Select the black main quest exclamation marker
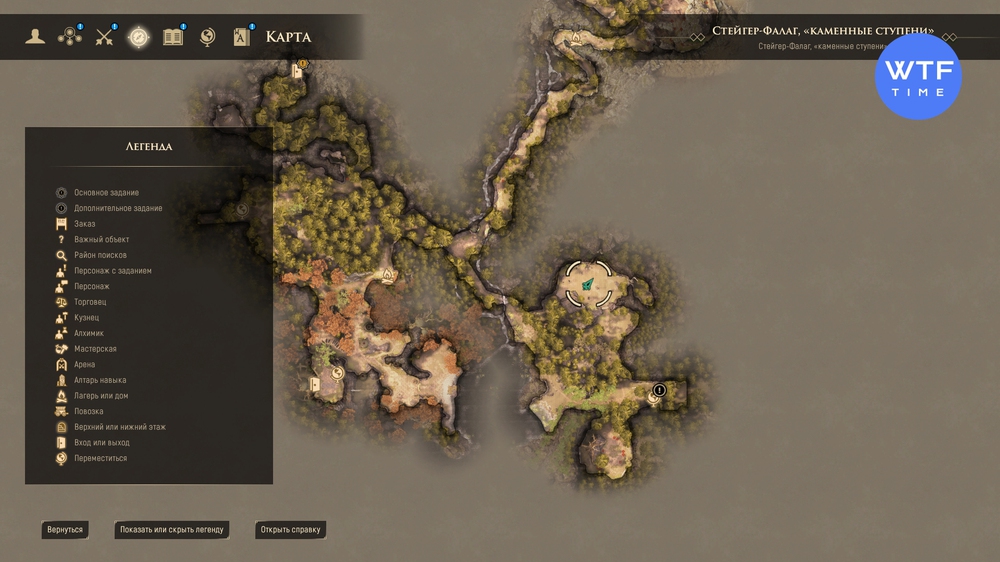This screenshot has height=562, width=1000. 659,390
